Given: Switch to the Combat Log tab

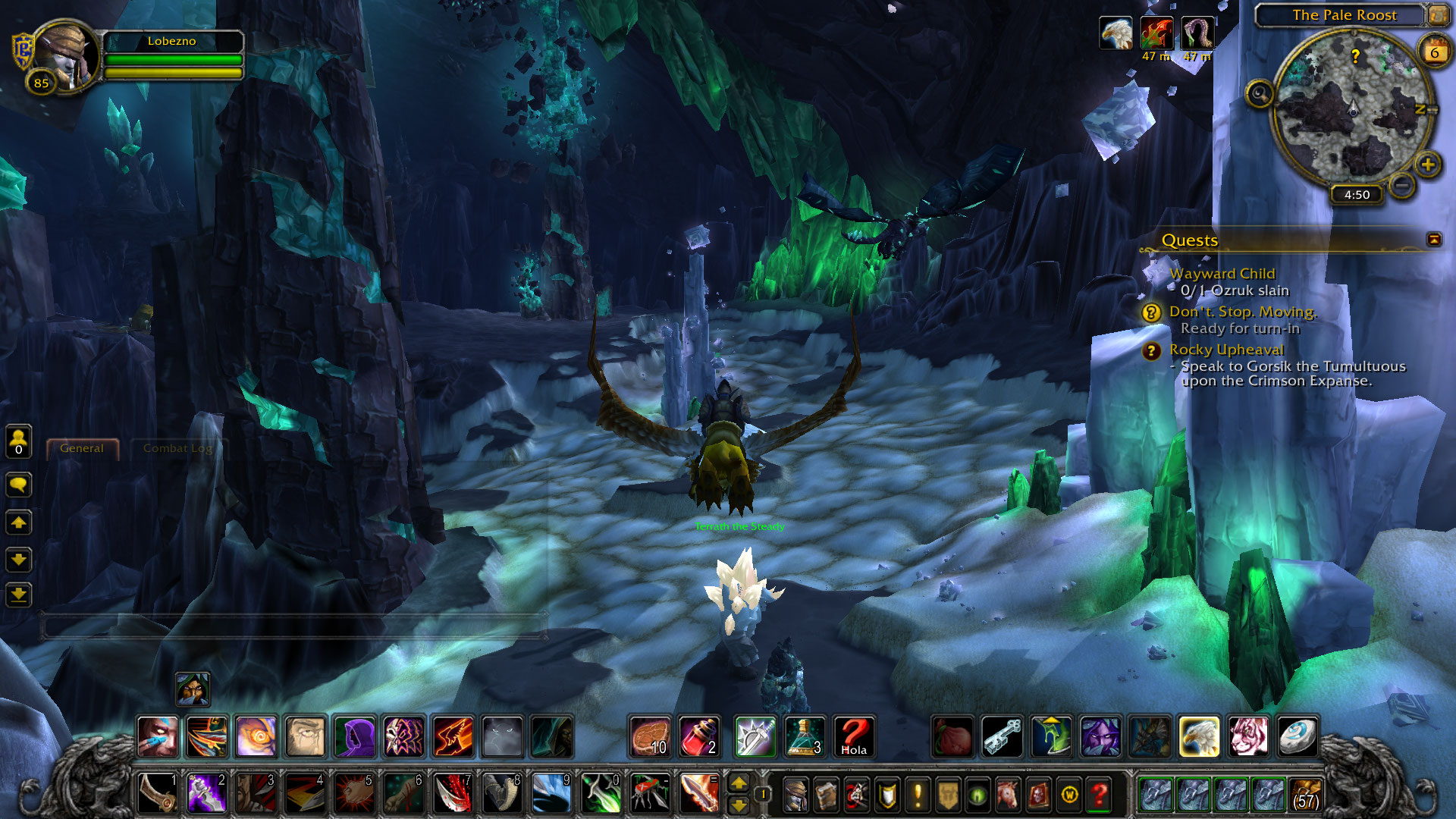Looking at the screenshot, I should (x=177, y=448).
